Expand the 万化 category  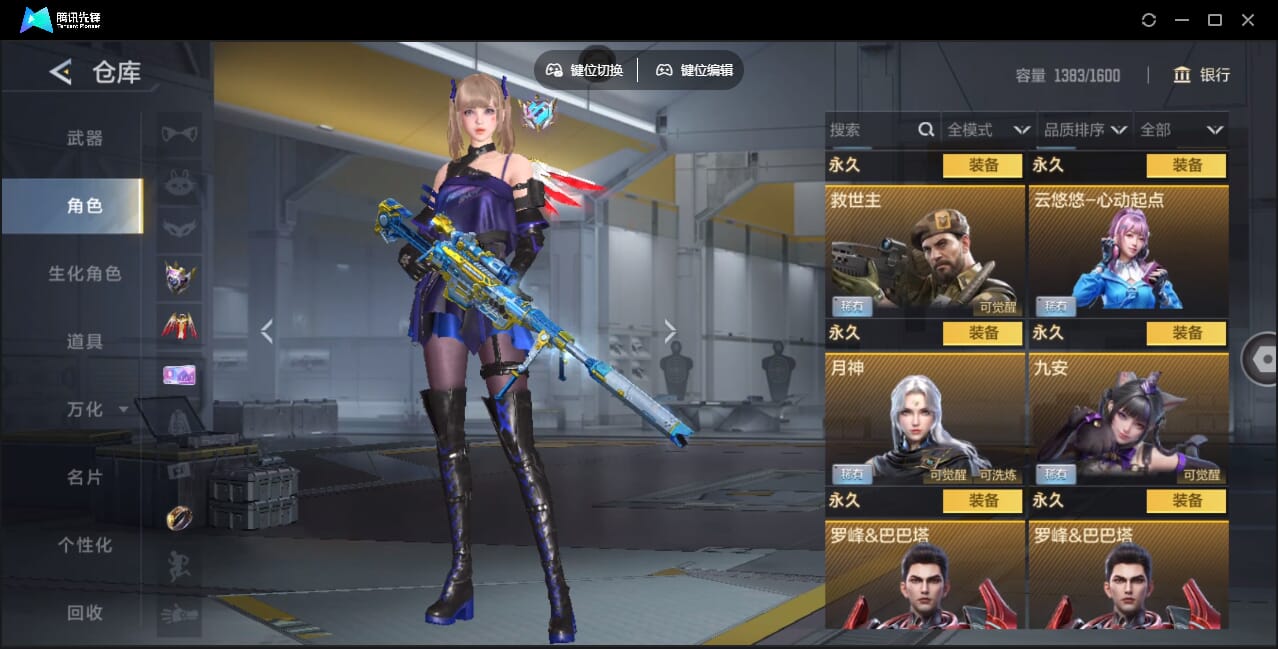(x=97, y=409)
